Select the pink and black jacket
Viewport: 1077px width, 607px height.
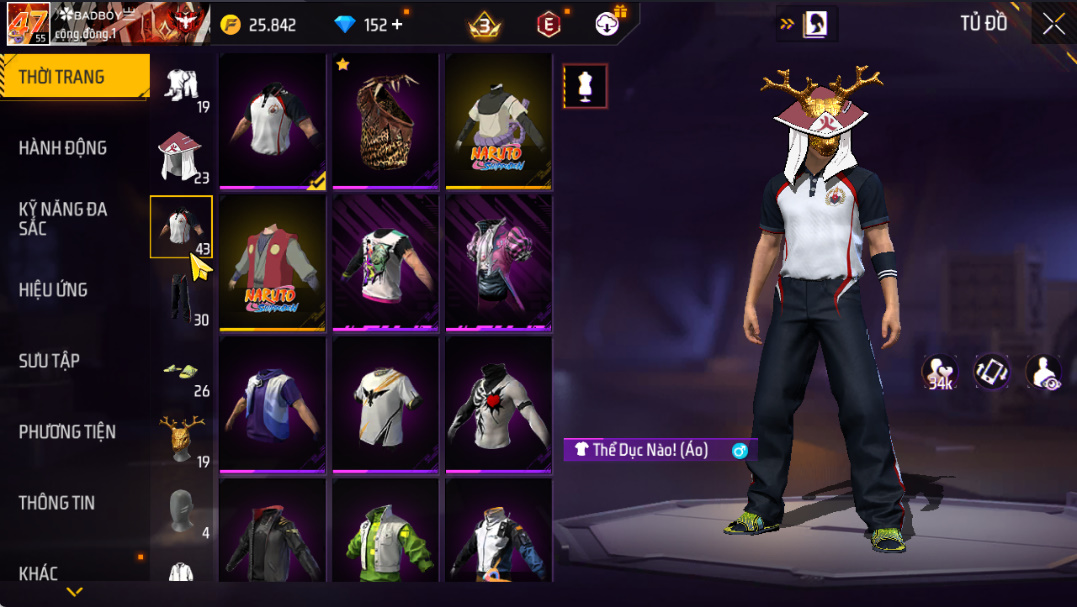498,262
